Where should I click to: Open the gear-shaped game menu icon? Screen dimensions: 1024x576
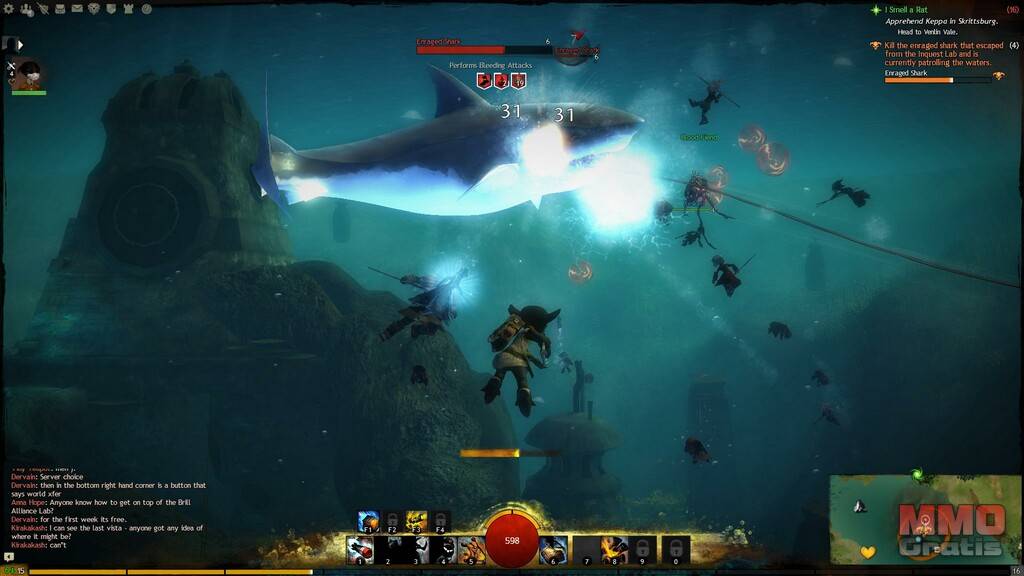pyautogui.click(x=10, y=9)
